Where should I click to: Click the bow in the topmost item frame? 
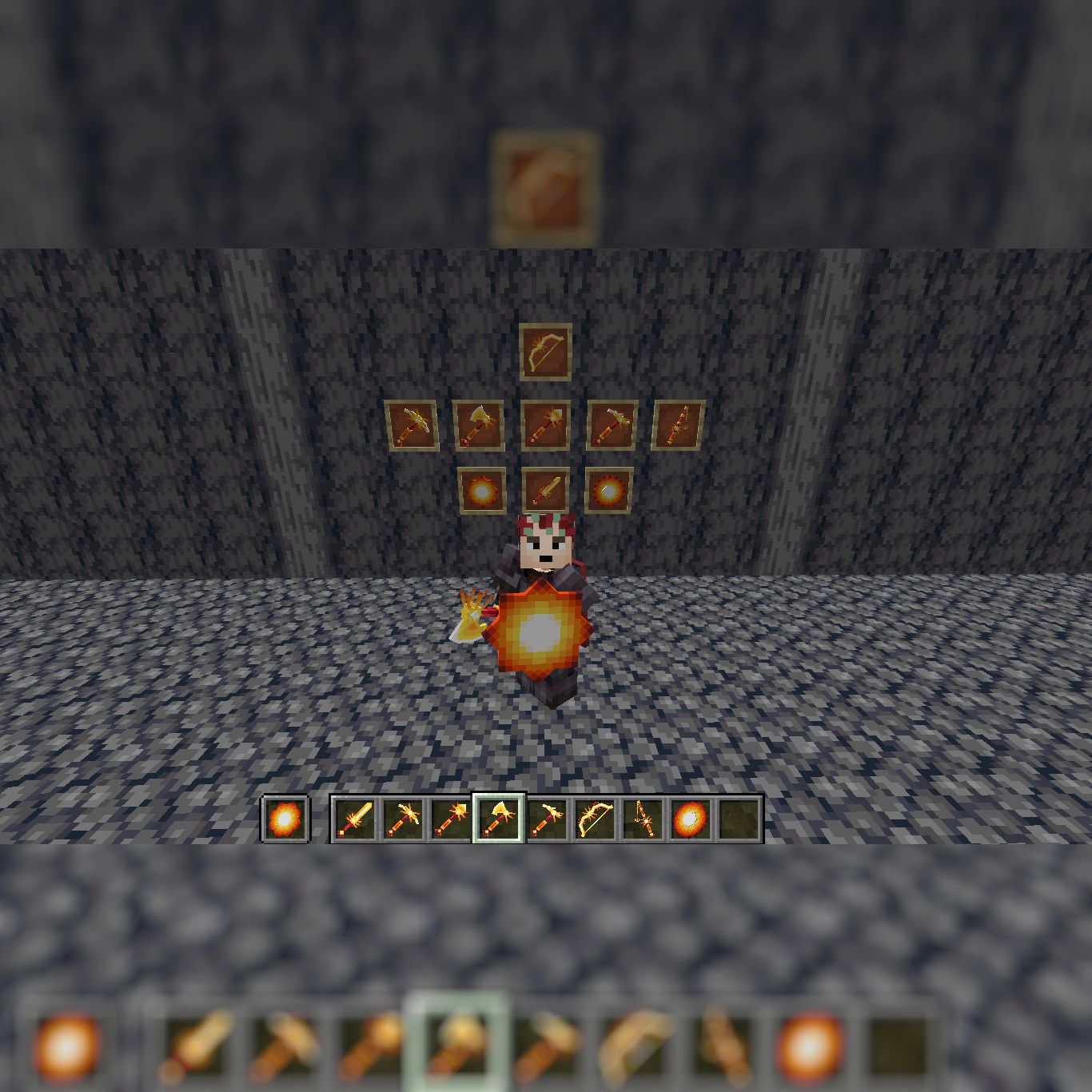[545, 349]
